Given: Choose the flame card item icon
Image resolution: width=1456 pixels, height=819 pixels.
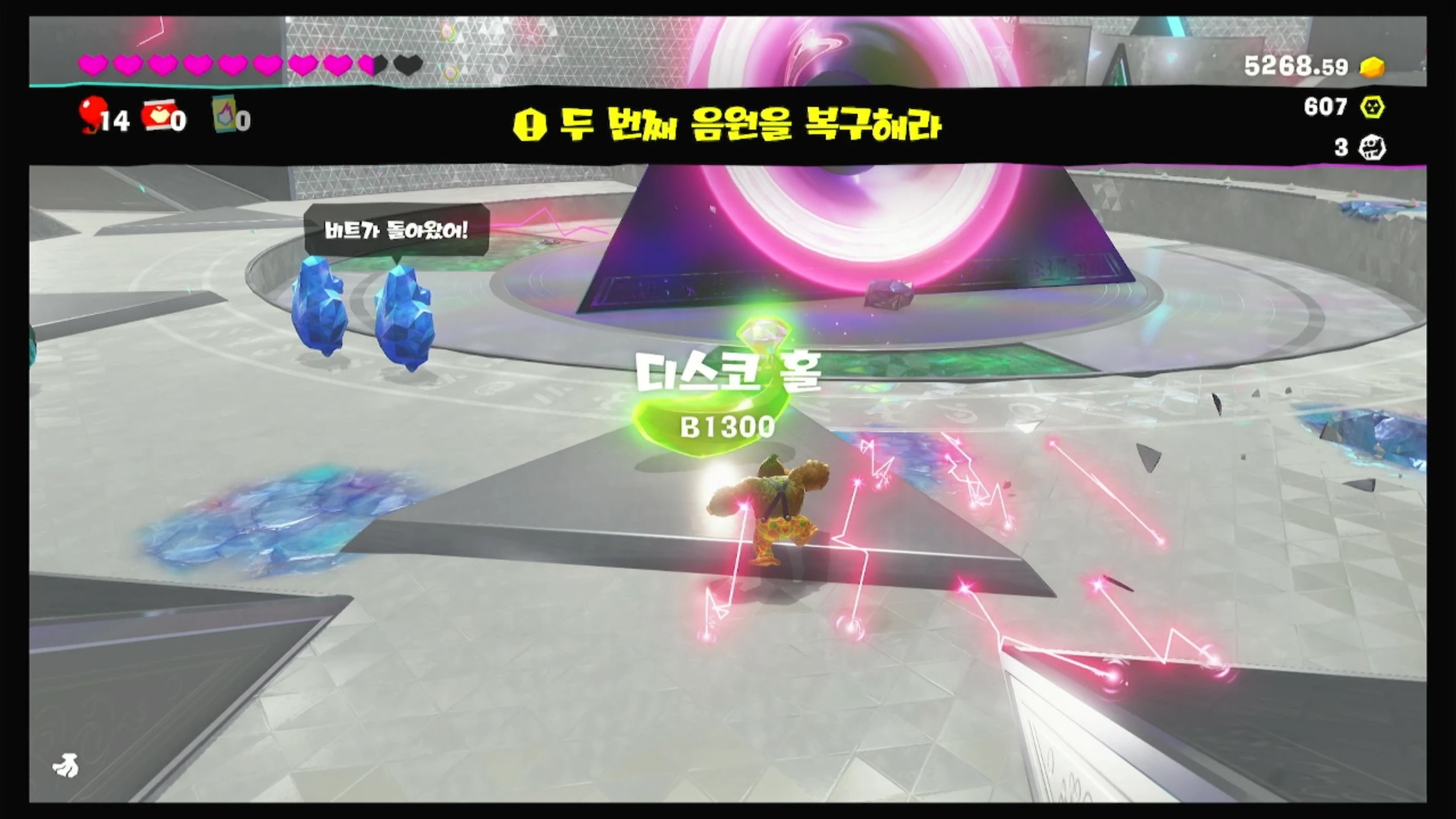Looking at the screenshot, I should click(x=225, y=115).
